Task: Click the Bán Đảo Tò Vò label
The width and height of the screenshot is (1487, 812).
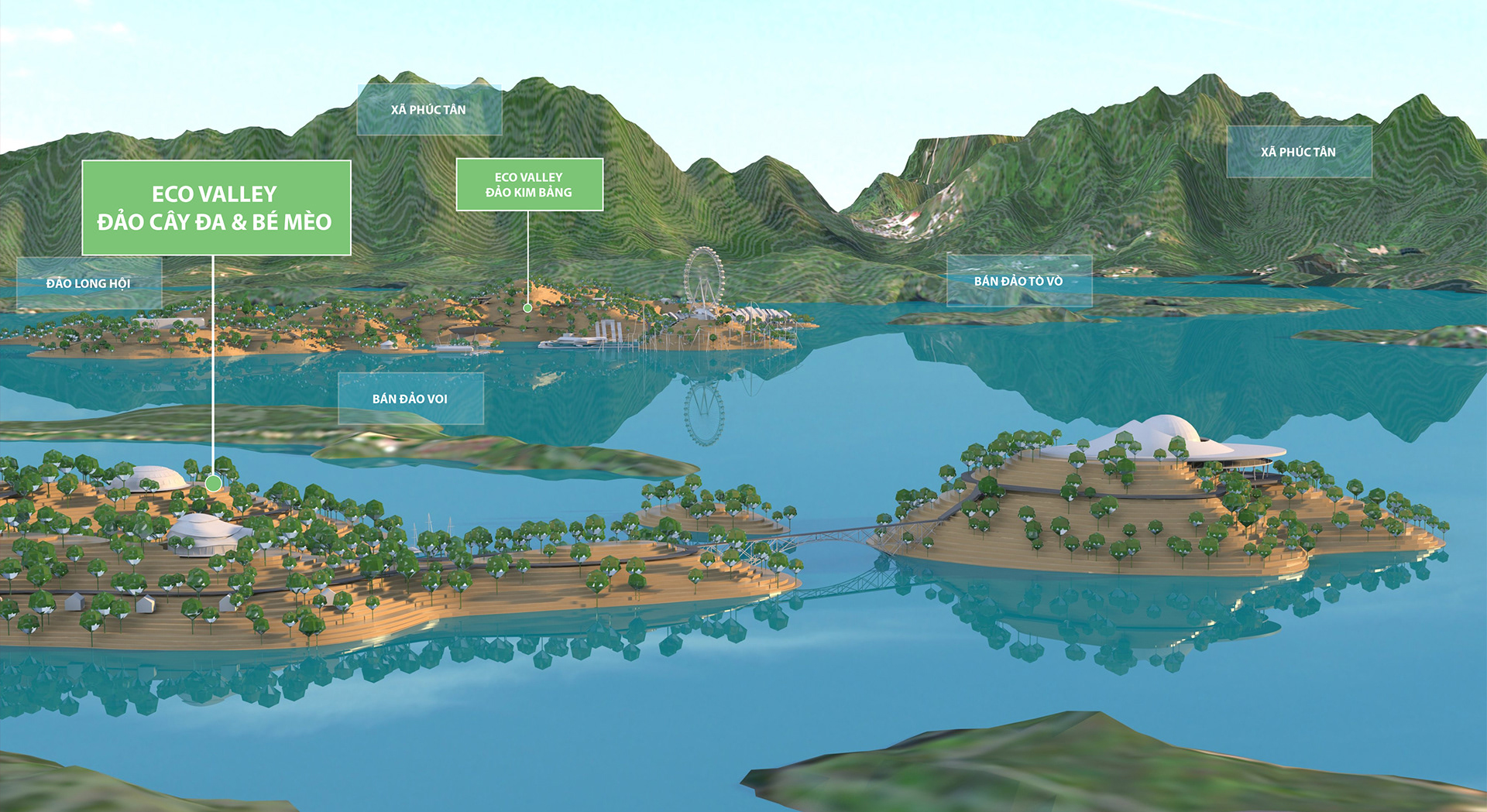Action: click(1018, 281)
